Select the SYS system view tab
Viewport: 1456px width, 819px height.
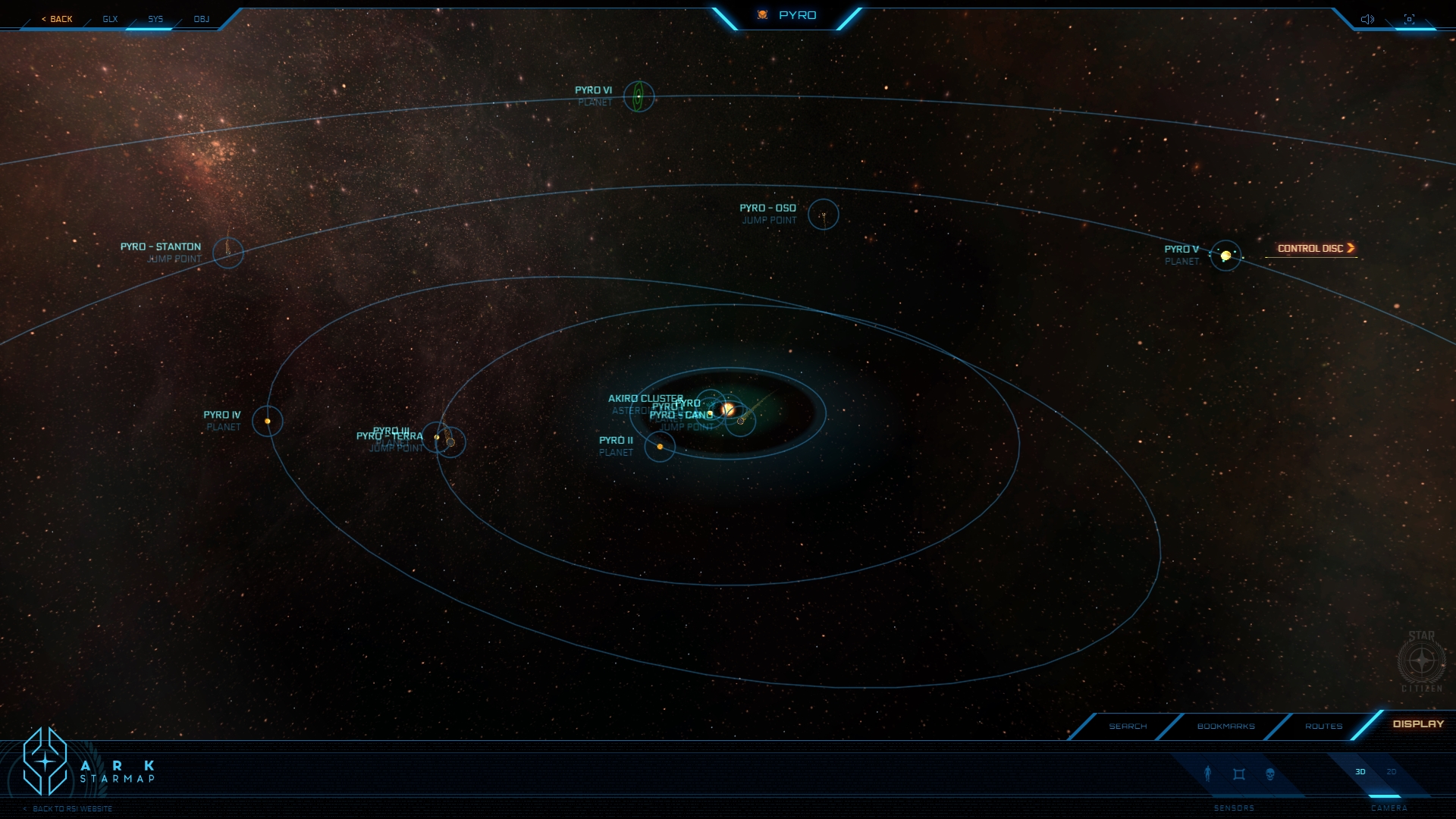tap(155, 19)
